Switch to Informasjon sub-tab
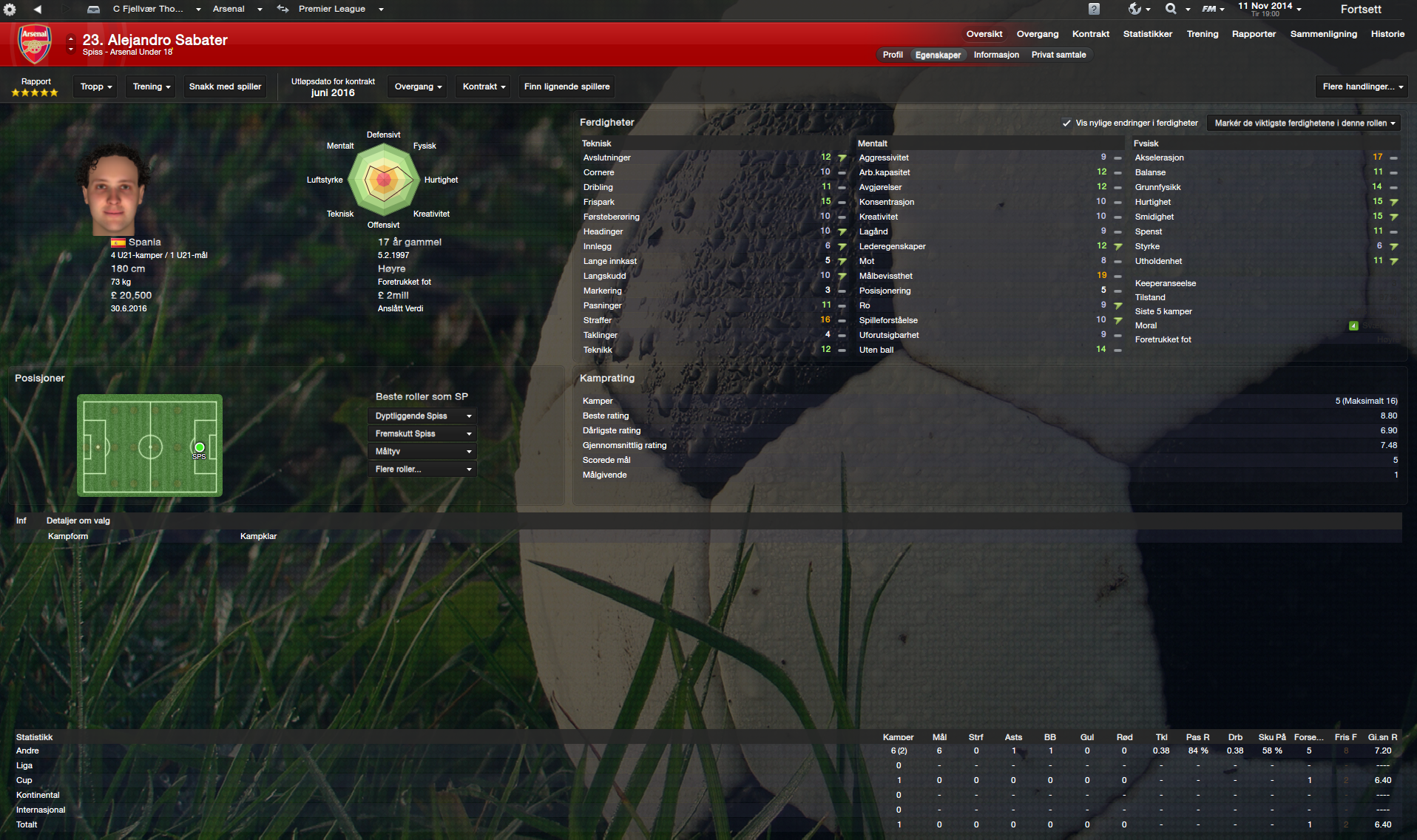The width and height of the screenshot is (1417, 840). coord(995,55)
